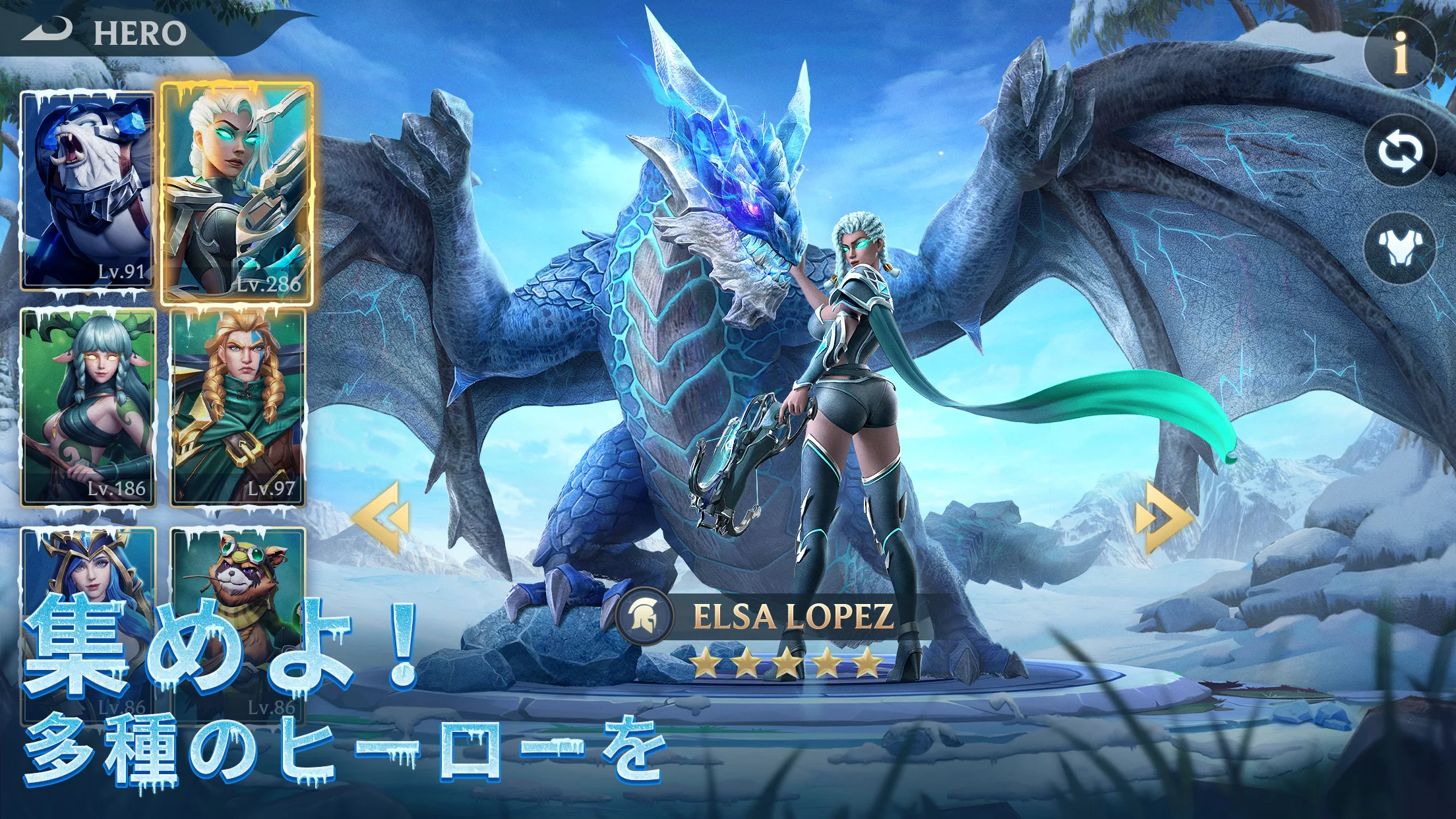
Task: Select the highlighted Lv.286 archer hero card
Action: coord(237,193)
